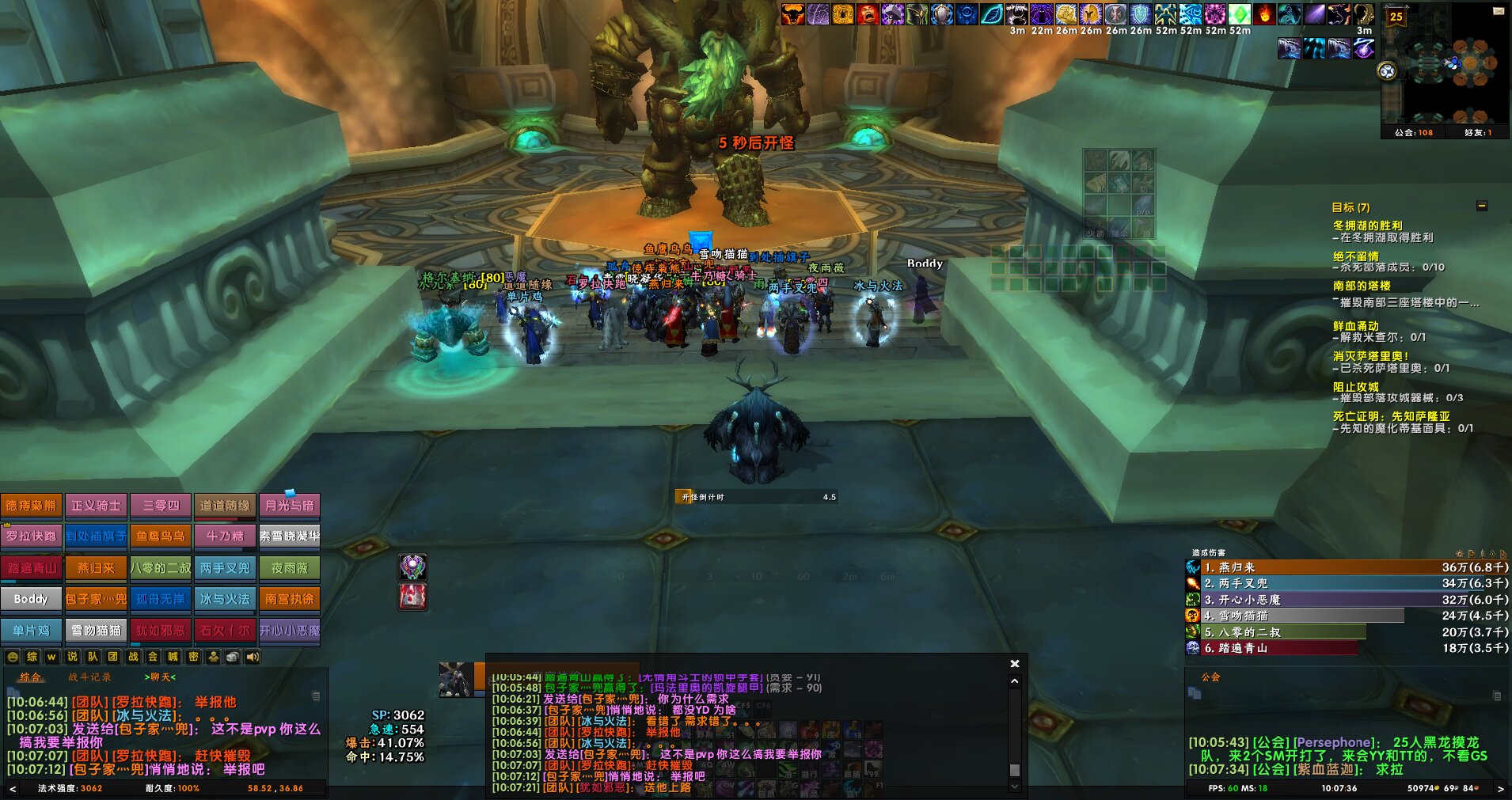Click the speaker icon next to the dice icon
This screenshot has height=800, width=1512.
coord(252,658)
